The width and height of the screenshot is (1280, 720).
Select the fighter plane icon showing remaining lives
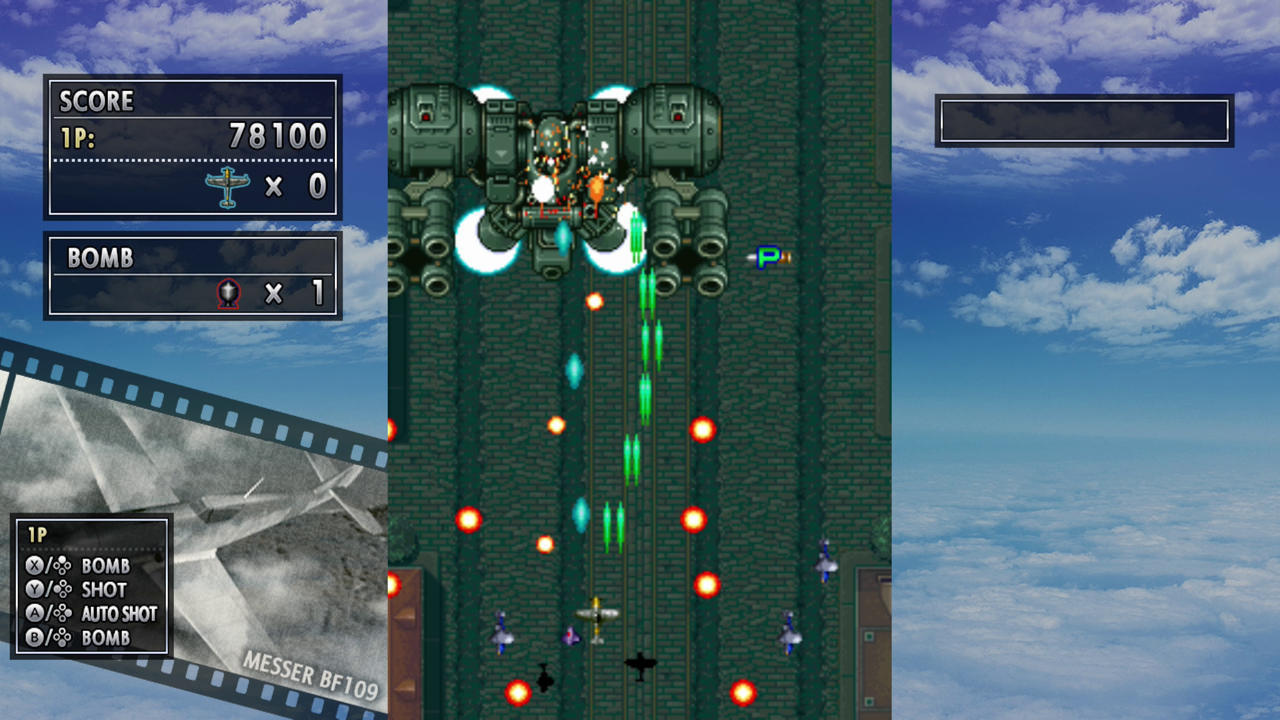[228, 186]
